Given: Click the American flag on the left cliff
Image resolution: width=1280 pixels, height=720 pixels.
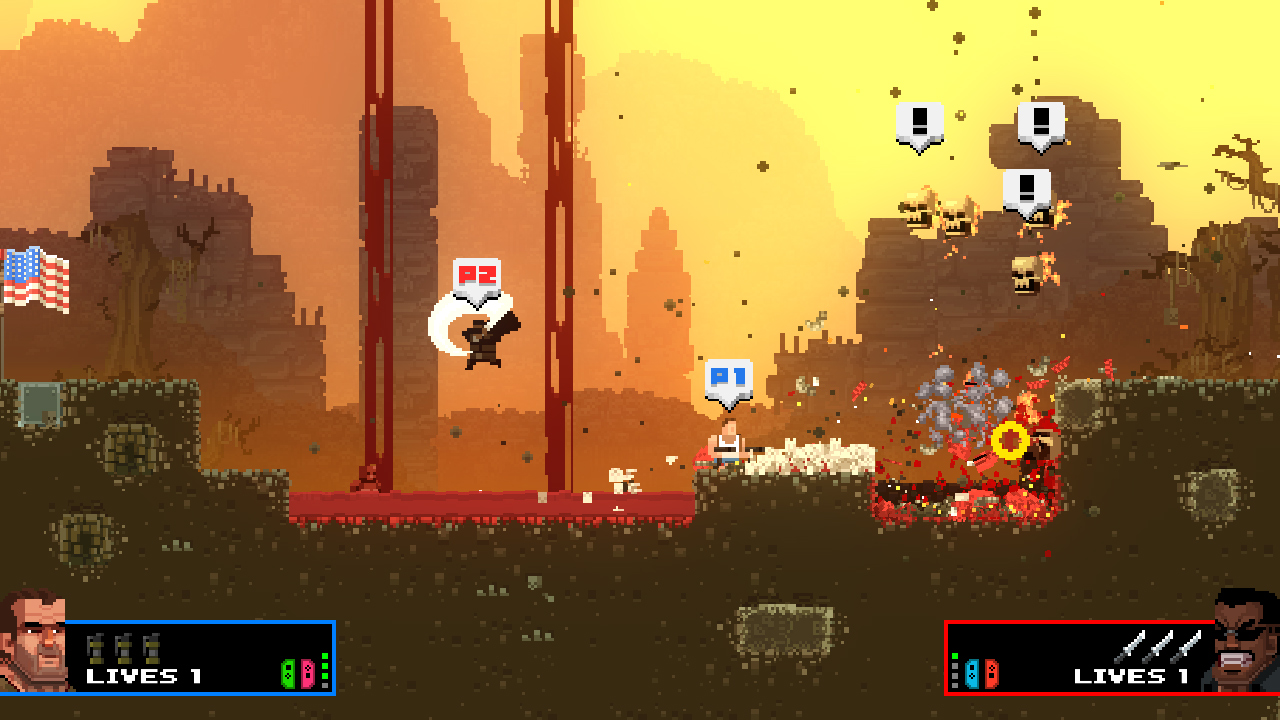Looking at the screenshot, I should [35, 273].
